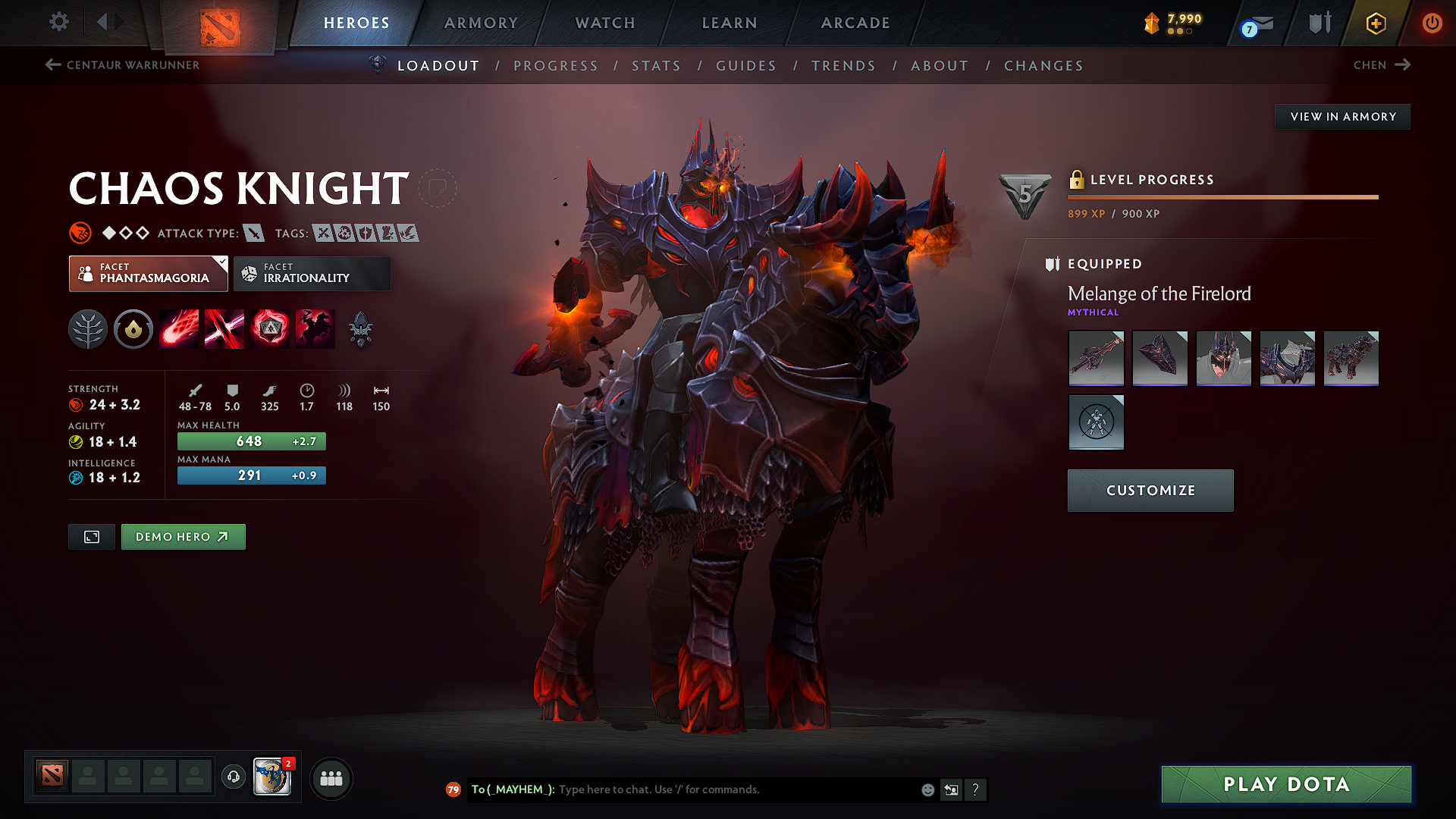
Task: Open the melee attack type icon
Action: (x=255, y=233)
